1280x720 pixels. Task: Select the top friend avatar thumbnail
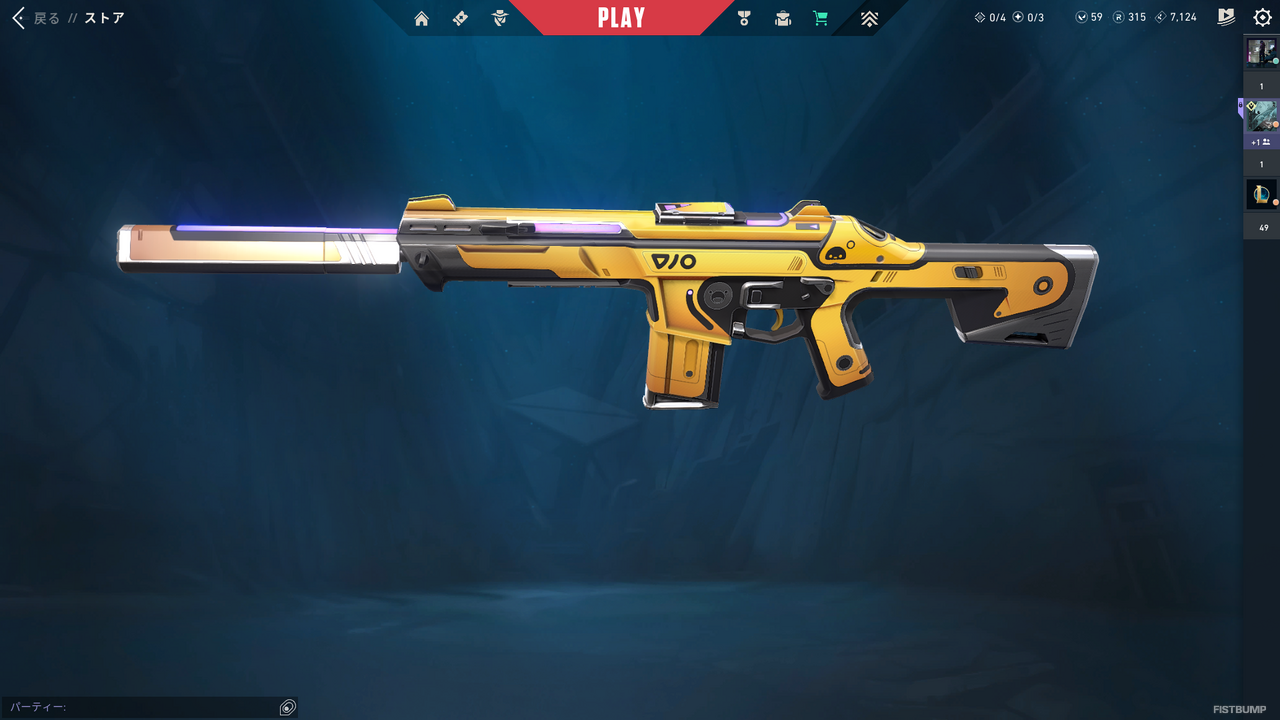click(x=1261, y=52)
